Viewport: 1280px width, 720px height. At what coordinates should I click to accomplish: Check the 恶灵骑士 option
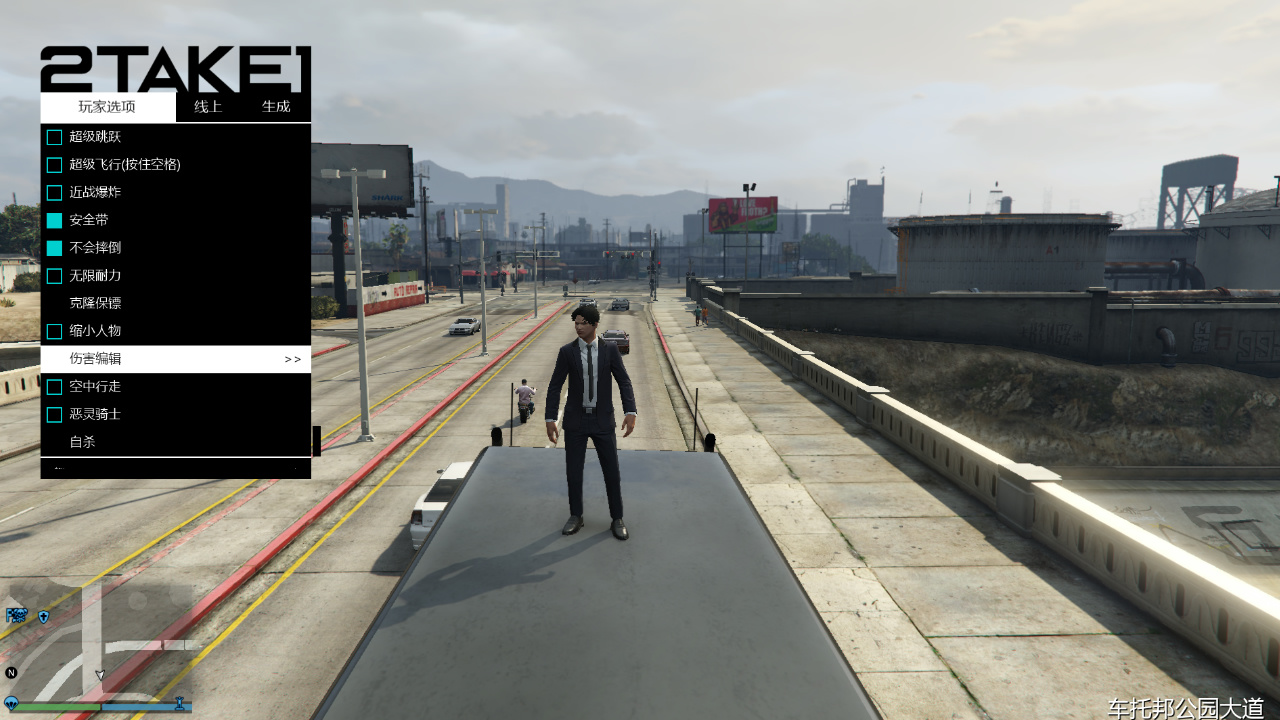pos(54,414)
